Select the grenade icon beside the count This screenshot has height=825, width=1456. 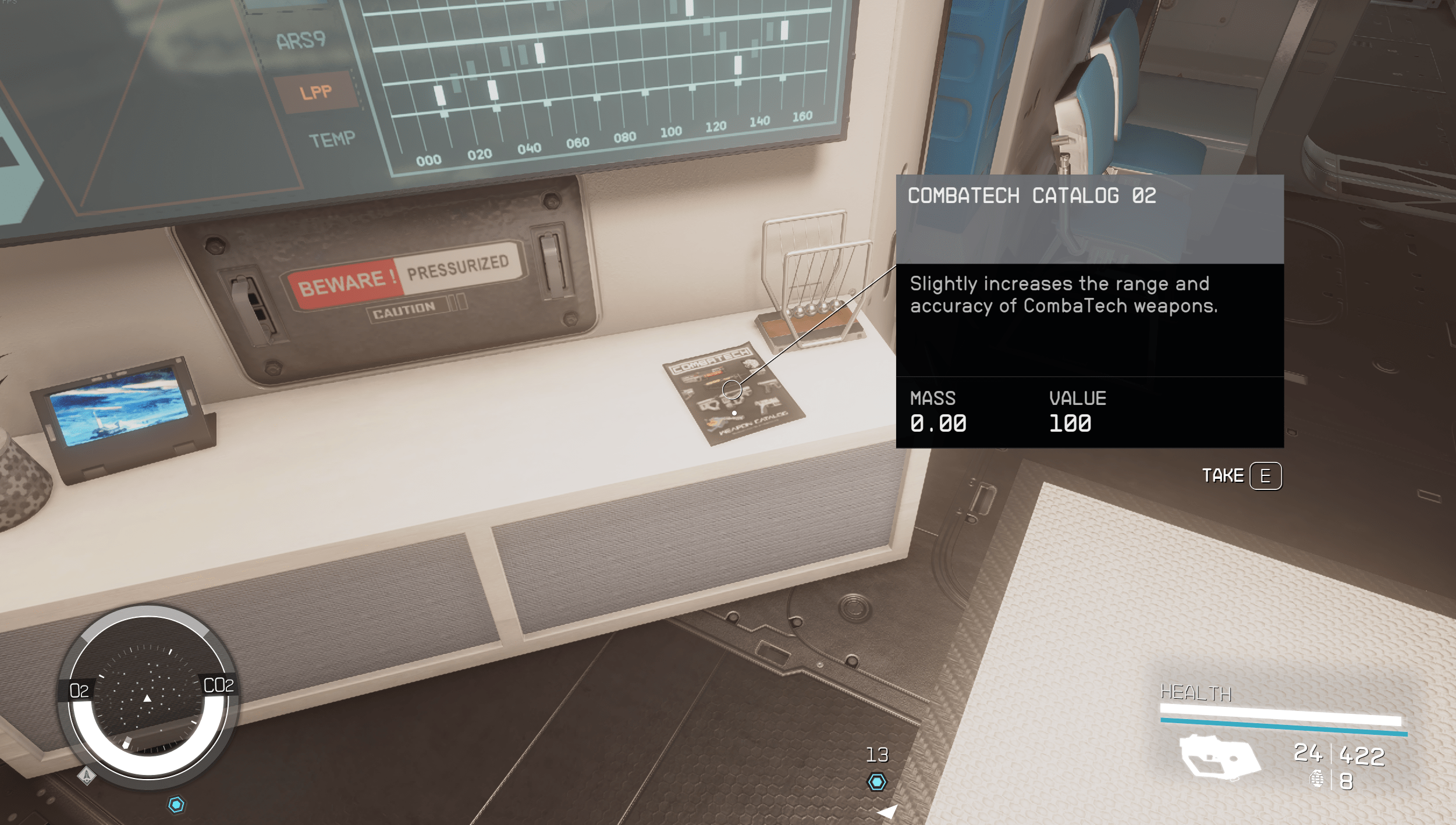[1316, 779]
